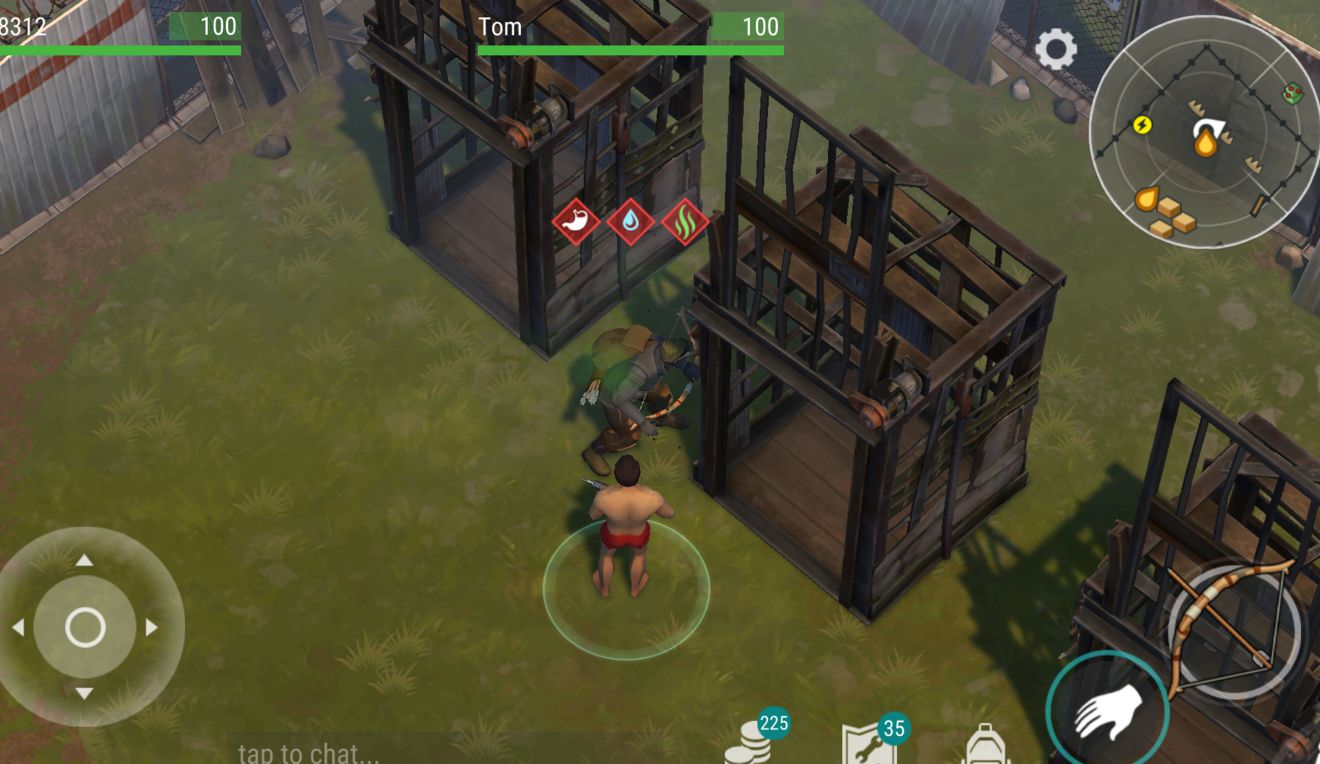Tap the joystick left arrow
The height and width of the screenshot is (764, 1320).
[x=18, y=628]
